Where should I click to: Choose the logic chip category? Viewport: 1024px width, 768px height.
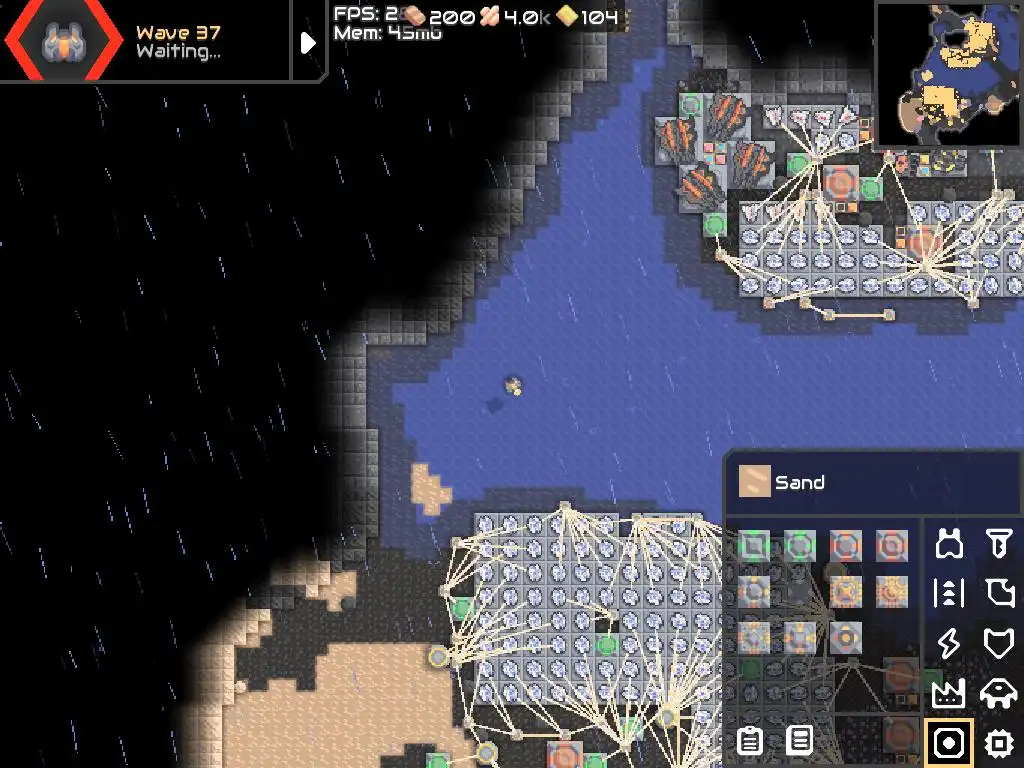tap(998, 742)
